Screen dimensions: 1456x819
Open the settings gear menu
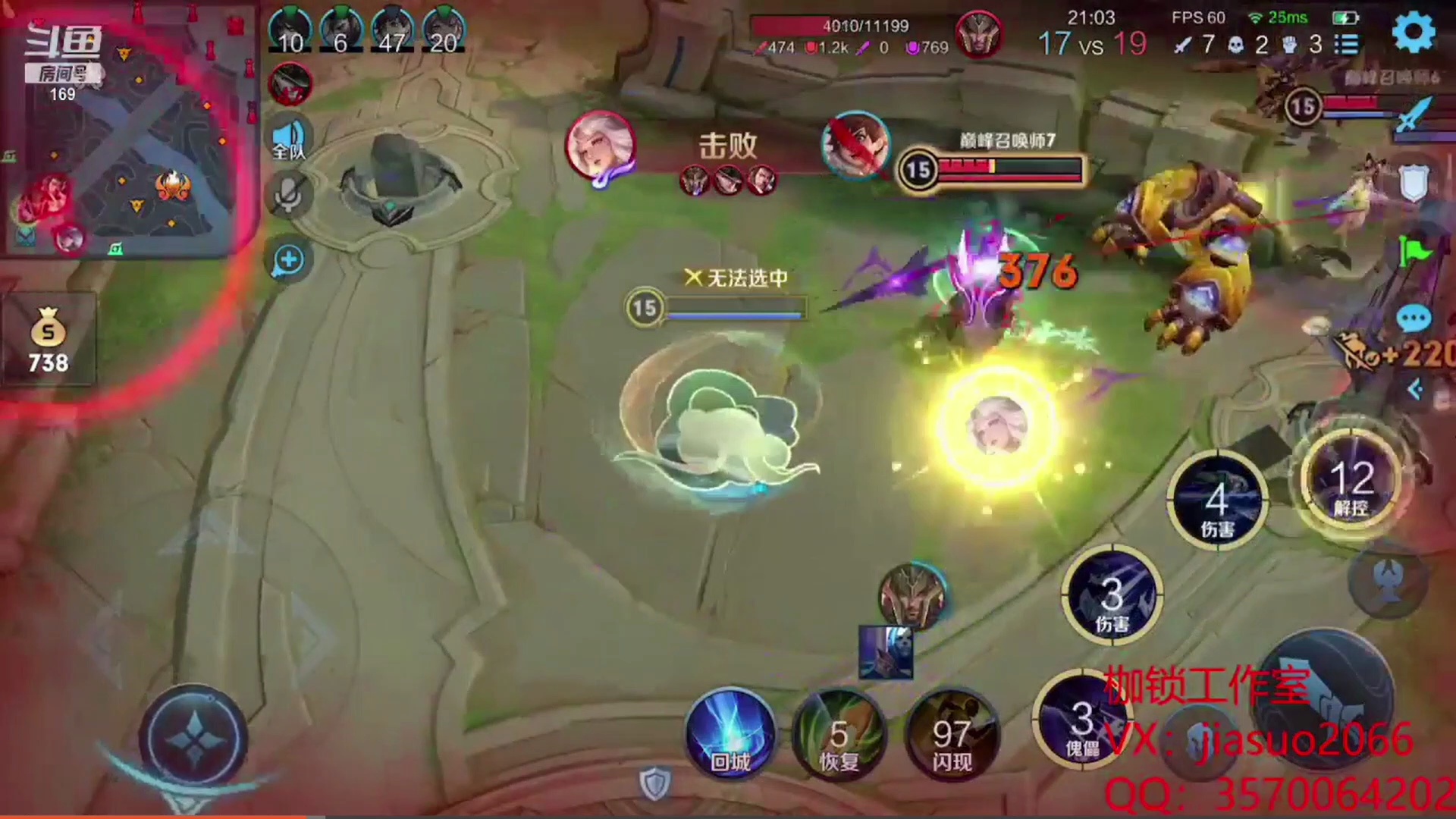(x=1414, y=33)
